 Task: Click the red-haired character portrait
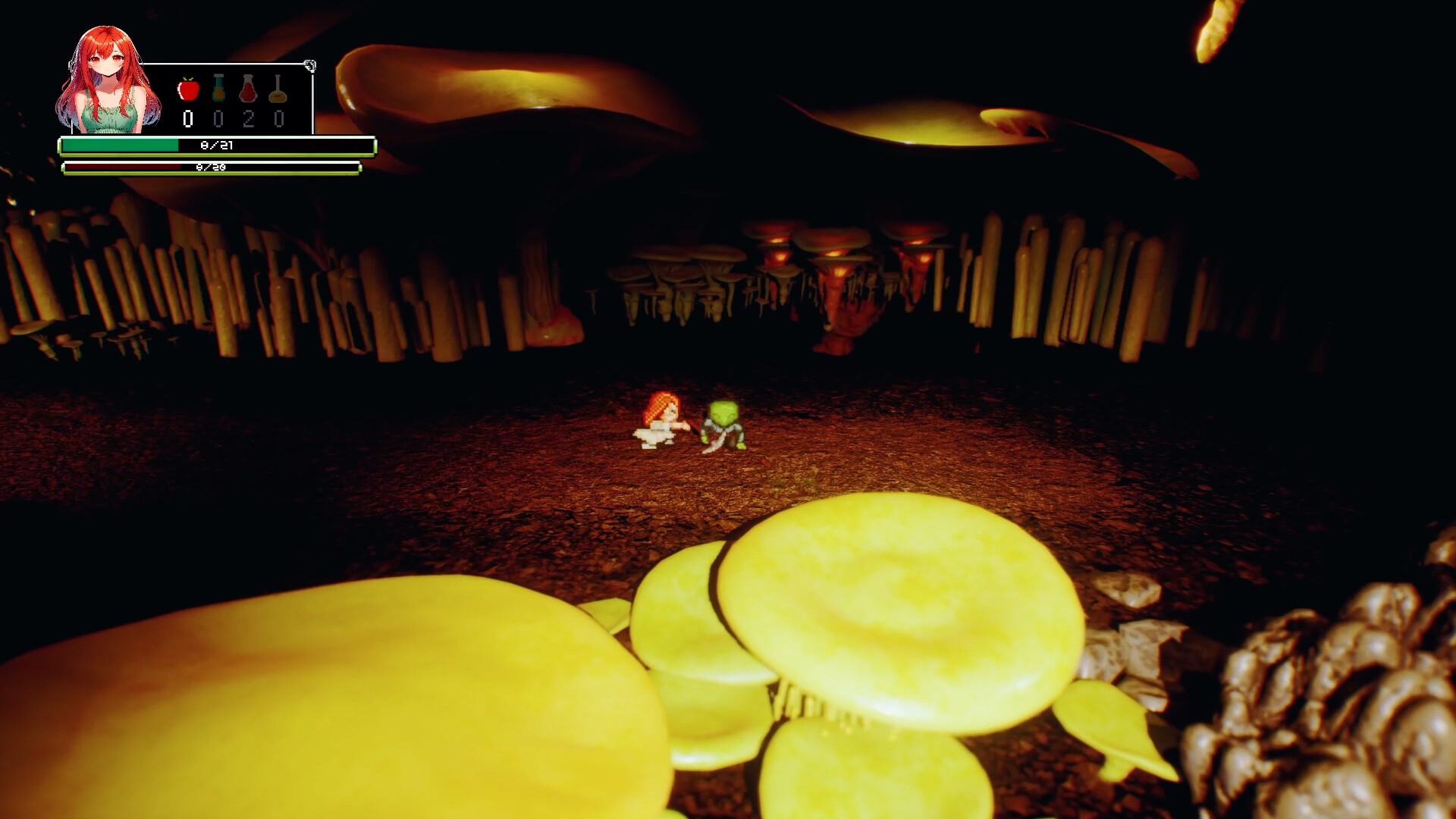(106, 76)
